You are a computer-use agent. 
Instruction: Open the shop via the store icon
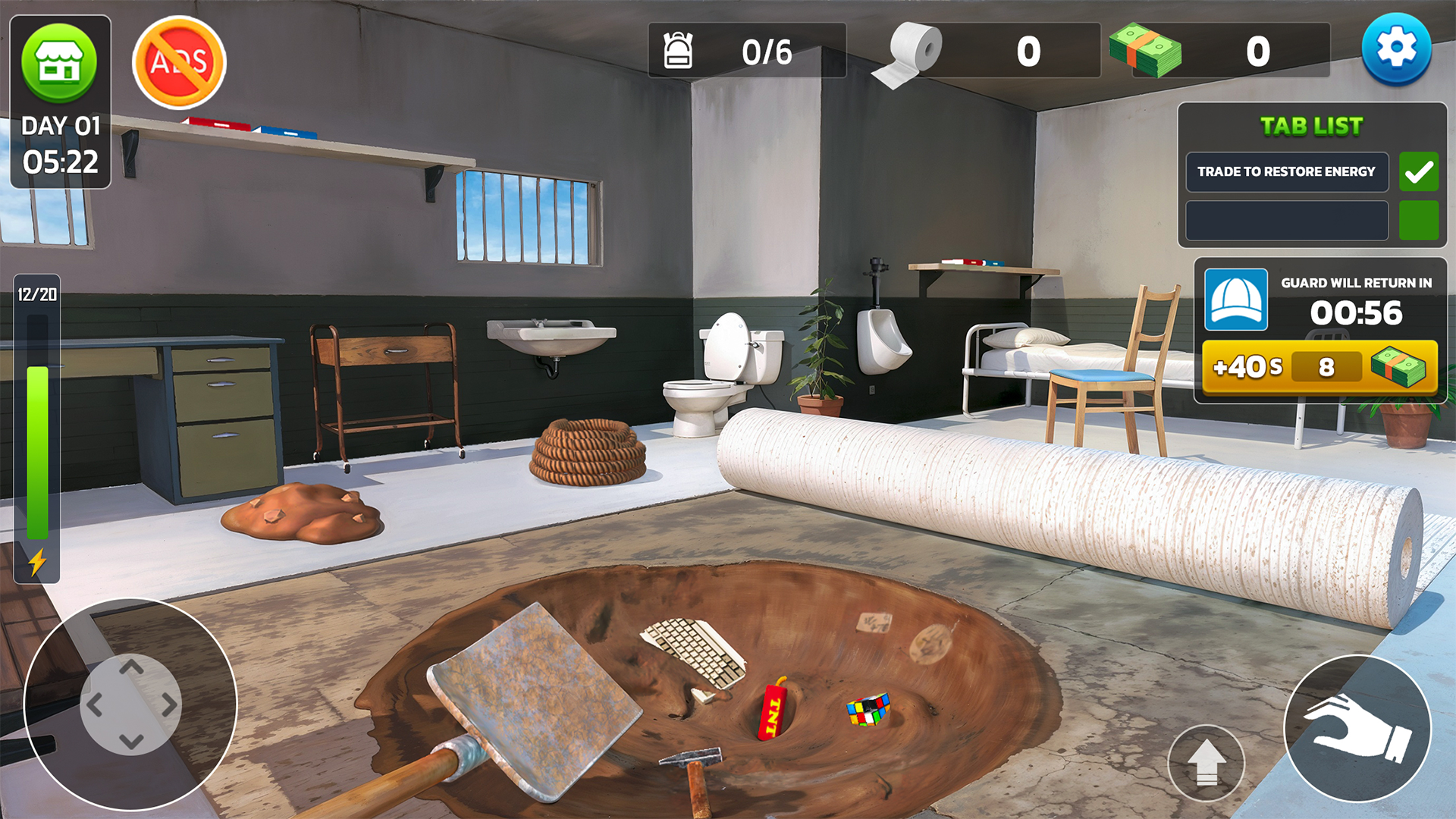tap(59, 62)
